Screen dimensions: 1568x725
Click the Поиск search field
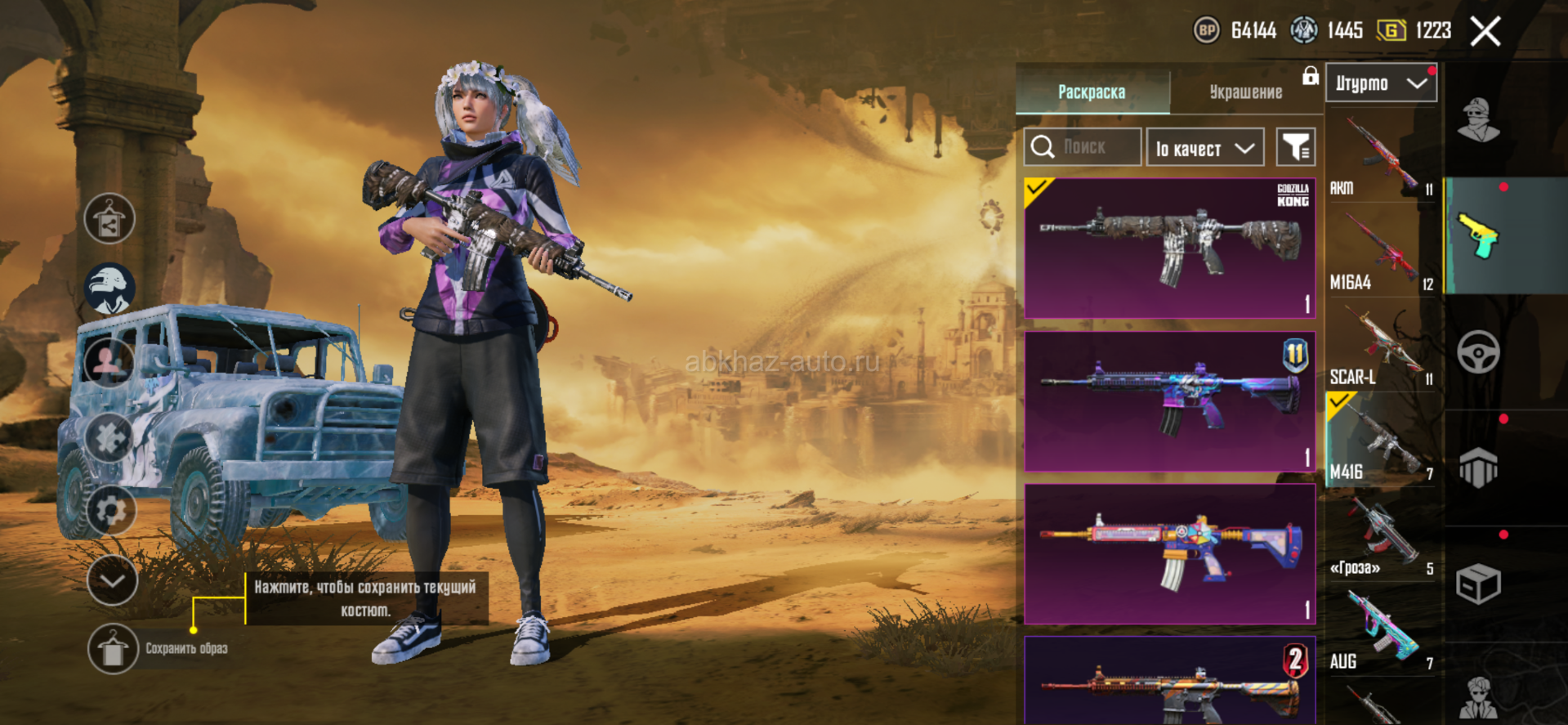click(x=1083, y=147)
